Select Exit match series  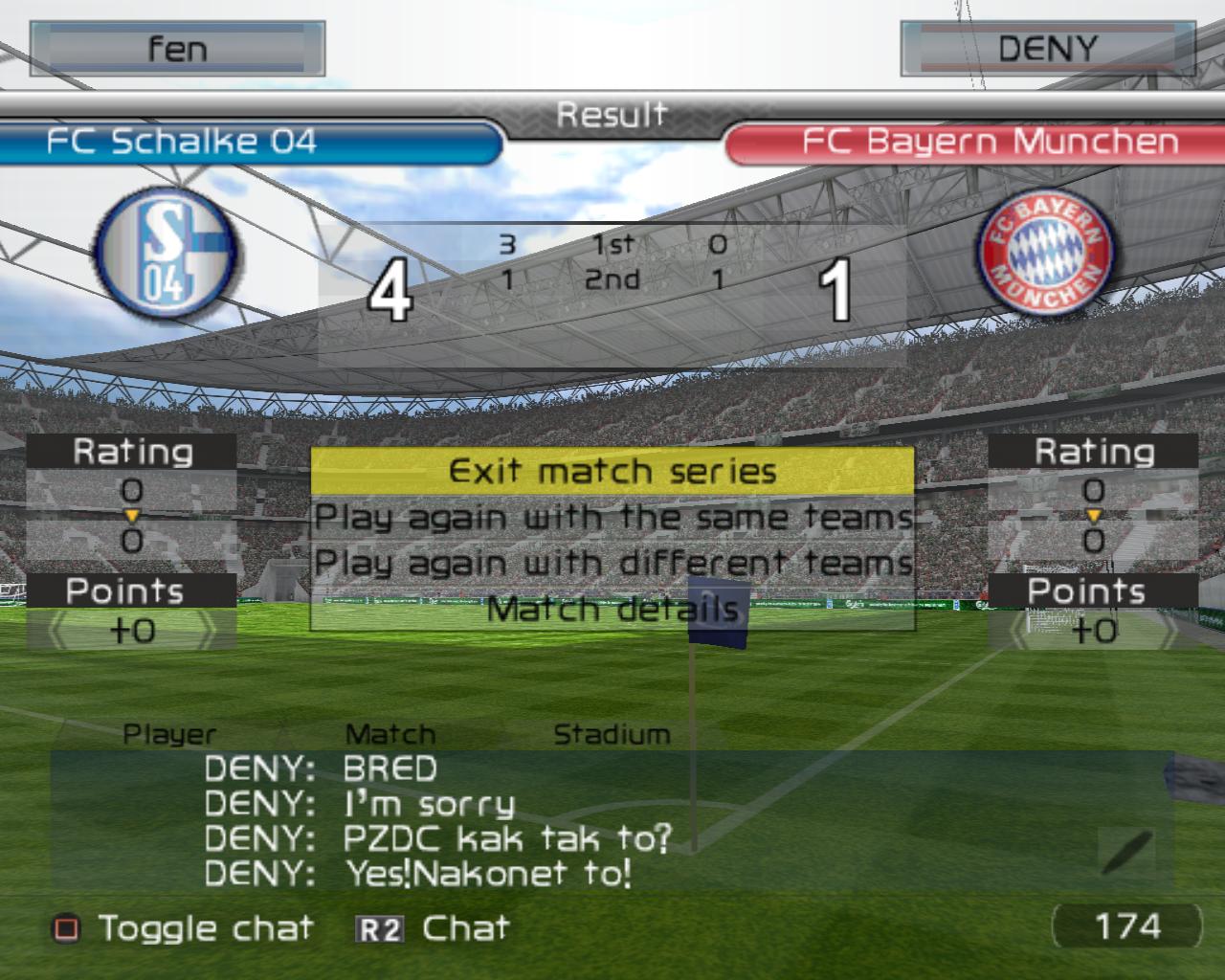pos(612,471)
